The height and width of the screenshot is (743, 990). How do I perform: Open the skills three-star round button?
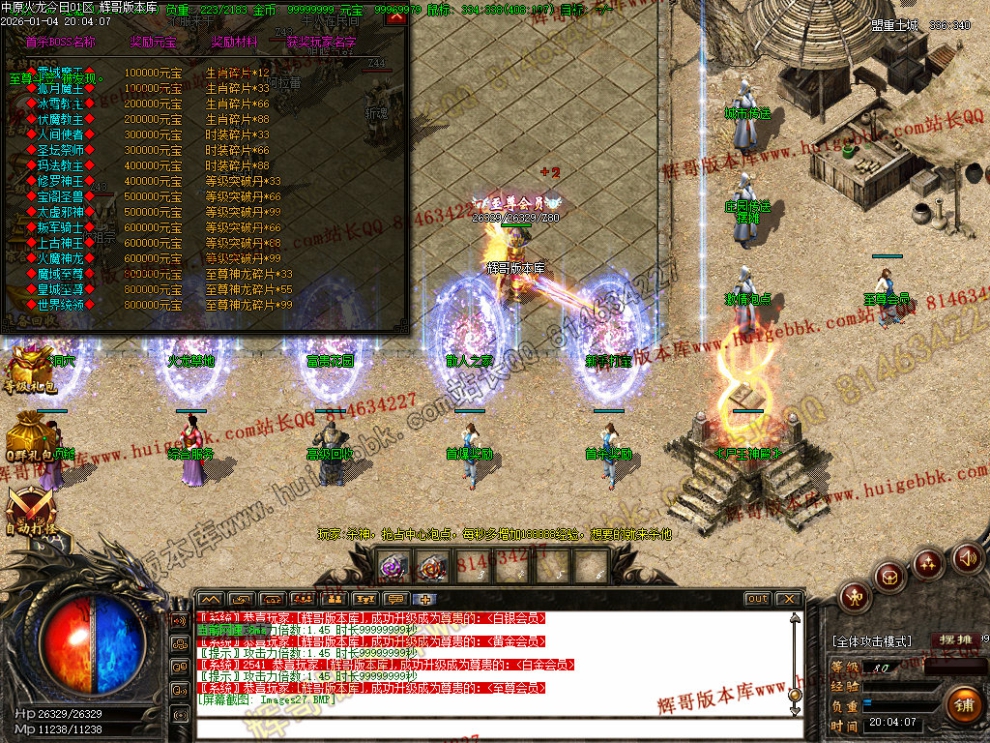[929, 563]
